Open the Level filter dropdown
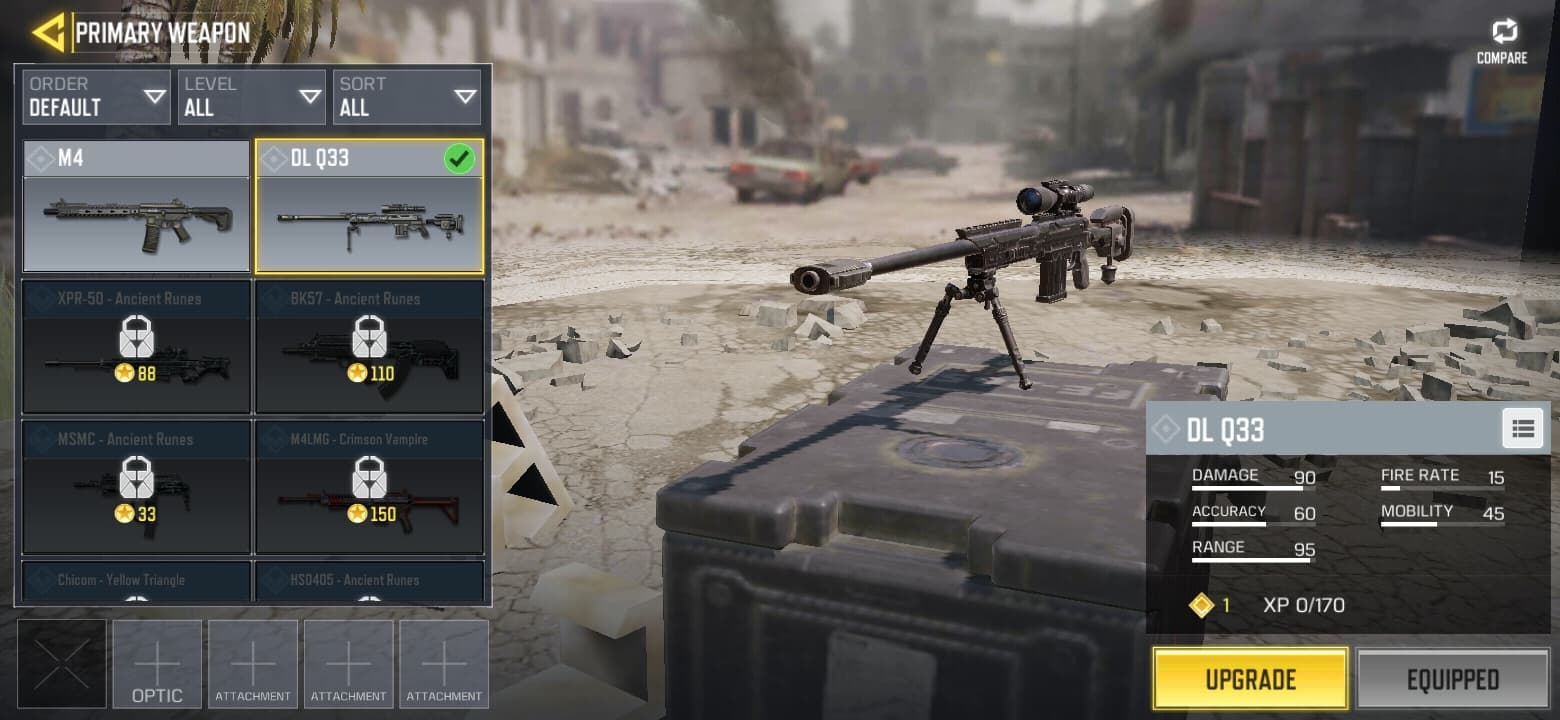1560x720 pixels. (x=251, y=97)
